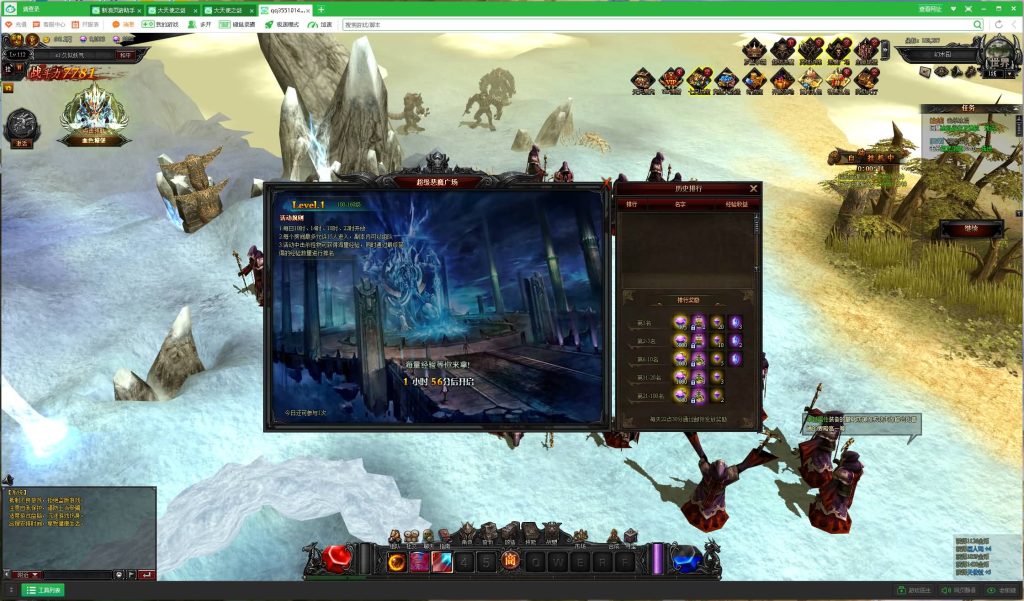Click the blue mana orb
The width and height of the screenshot is (1024, 601).
[x=687, y=559]
